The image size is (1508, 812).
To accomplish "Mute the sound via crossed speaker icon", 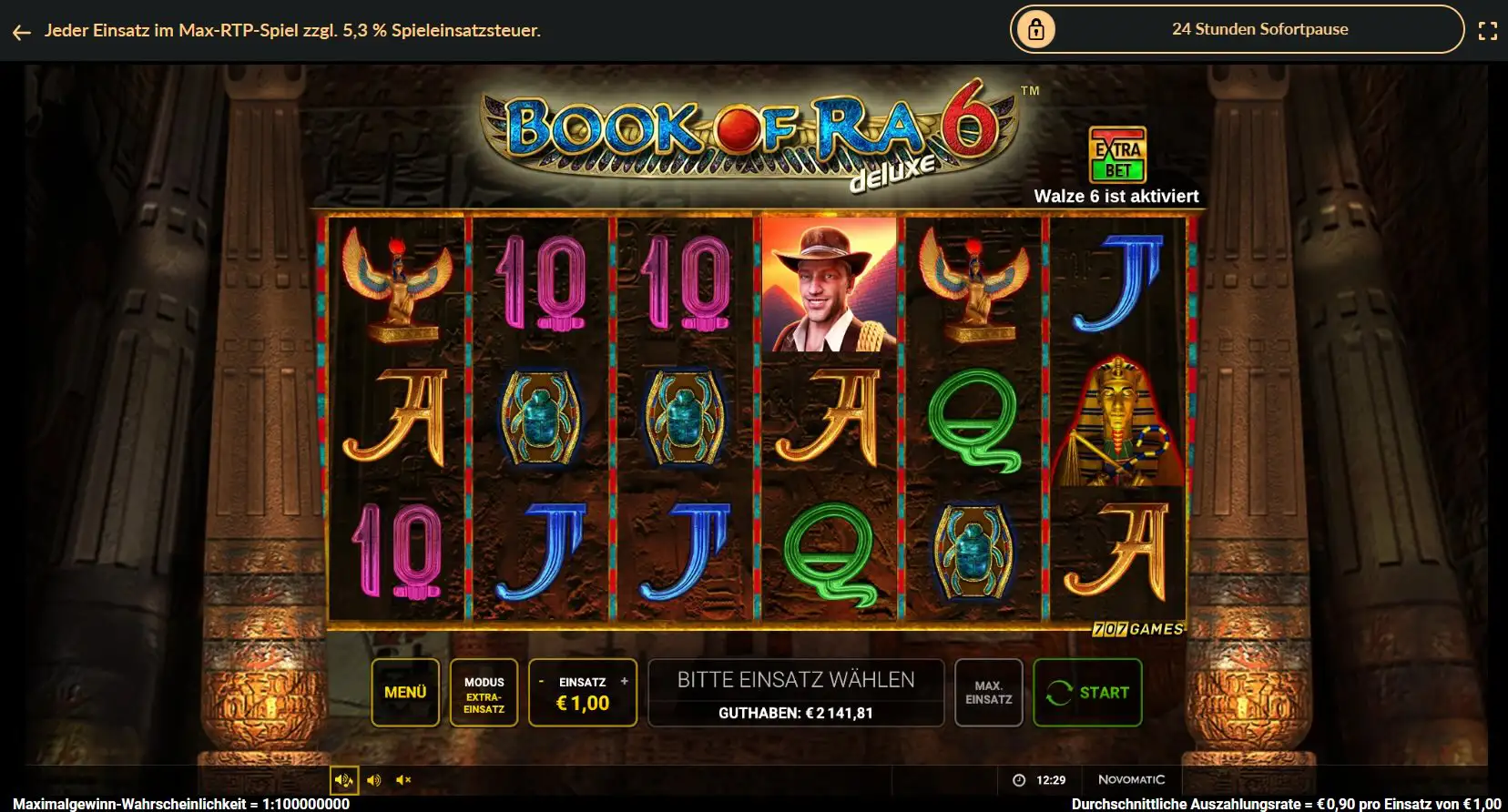I will (x=404, y=779).
